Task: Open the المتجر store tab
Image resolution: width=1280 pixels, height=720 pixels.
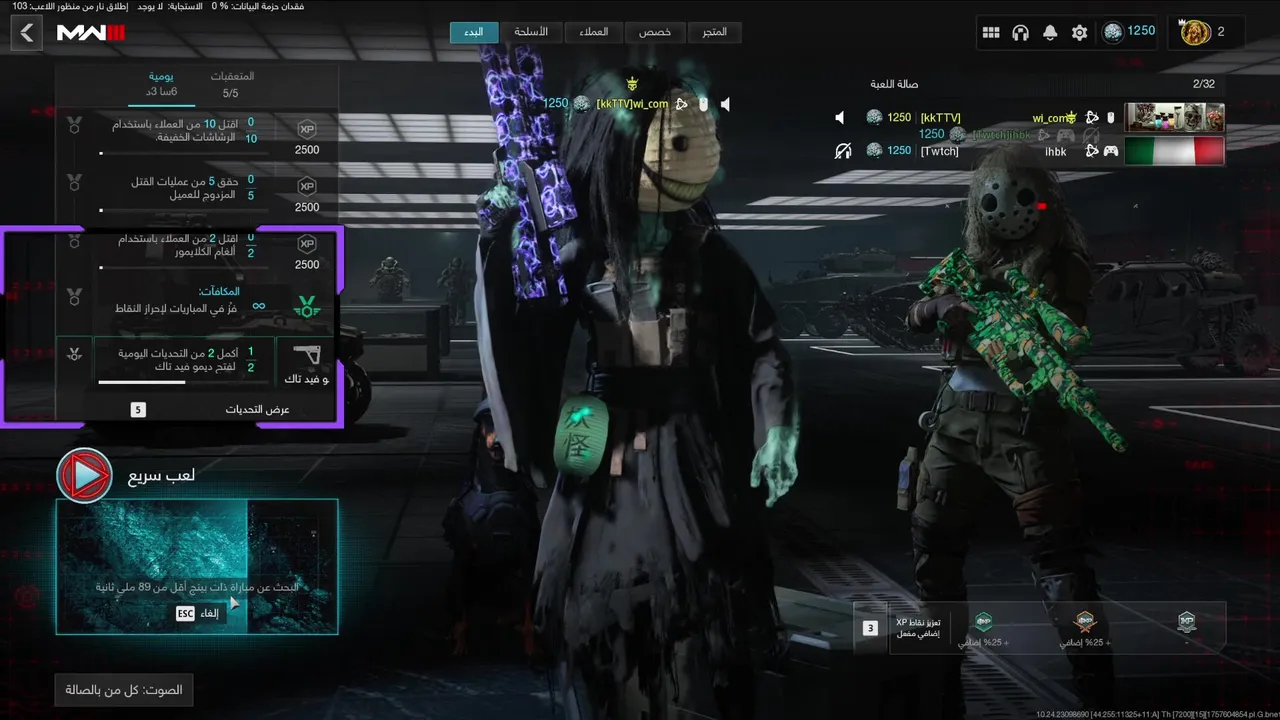Action: 714,32
